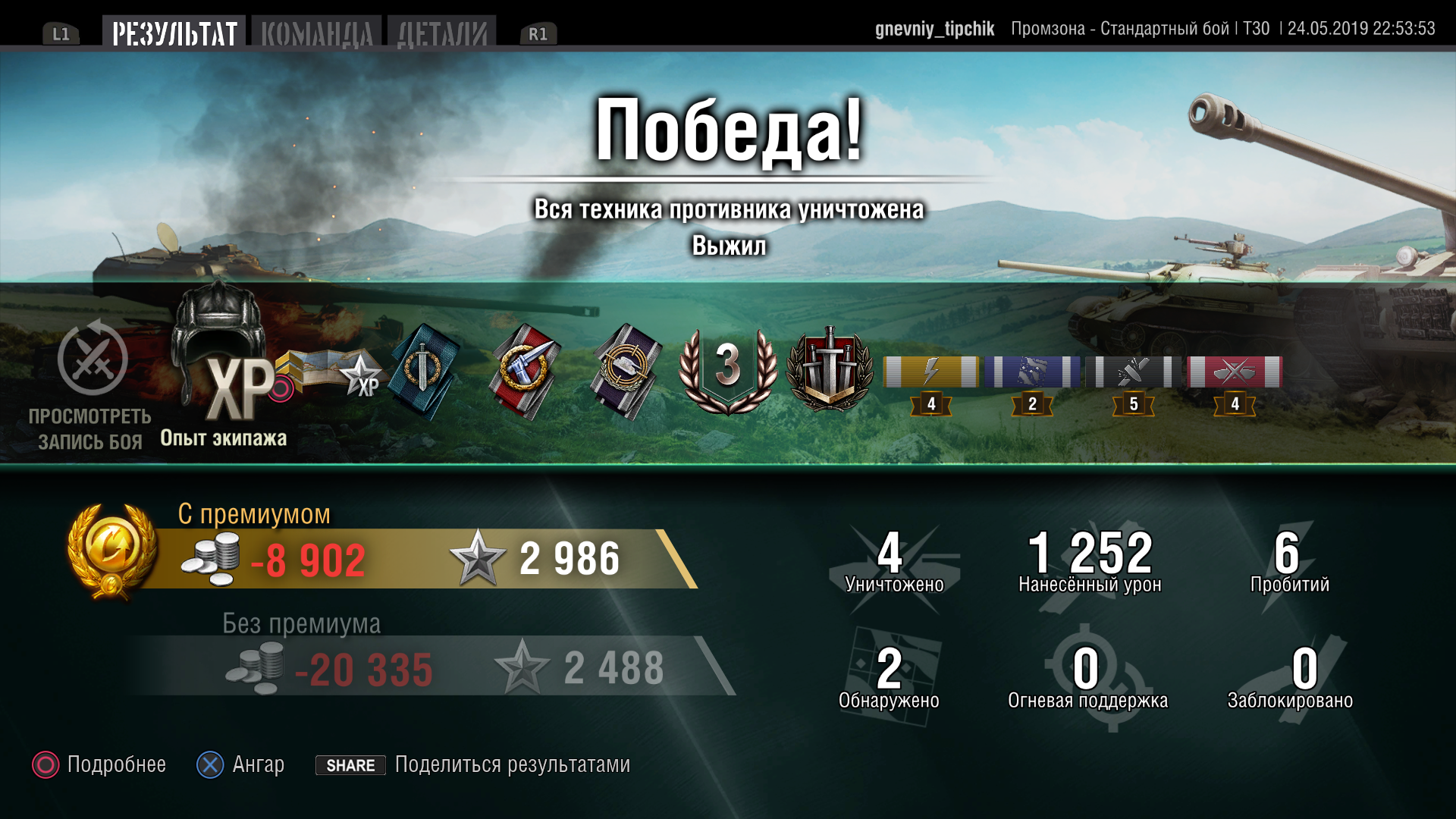Watch the battle replay
Viewport: 1456px width, 819px height.
(92, 387)
